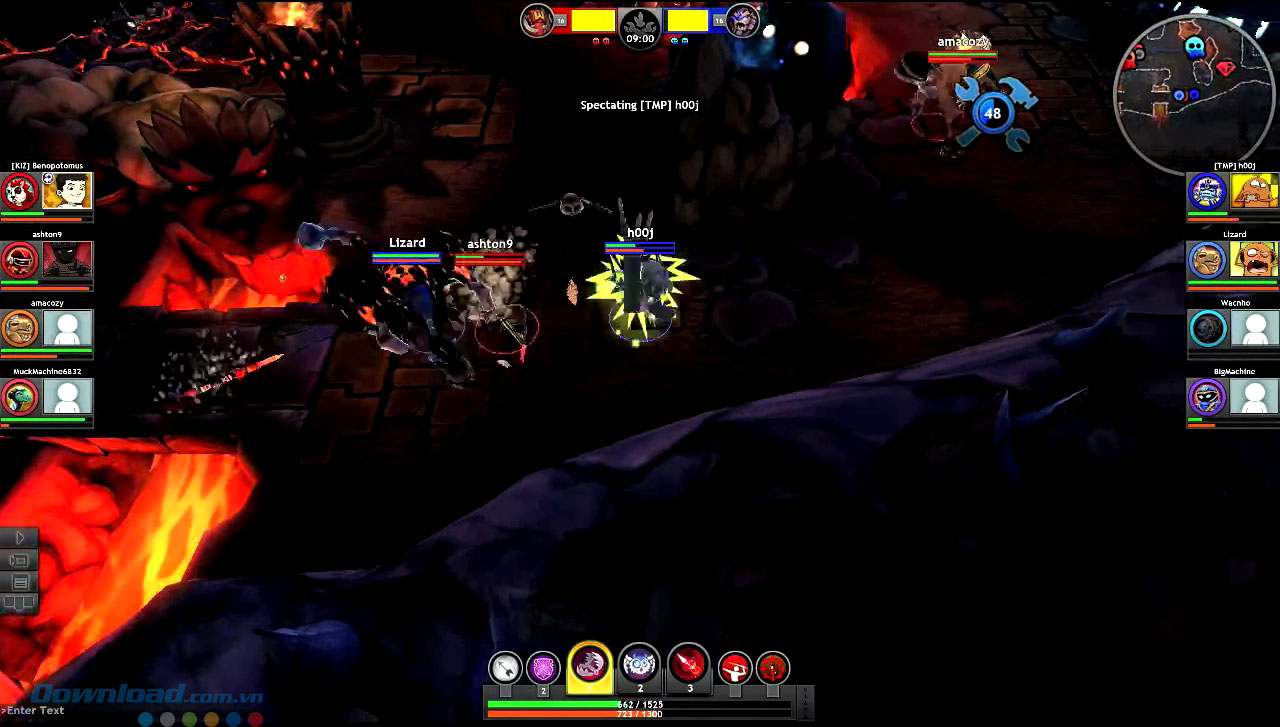This screenshot has height=727, width=1280.
Task: Select the red target burst ability
Action: tap(773, 668)
